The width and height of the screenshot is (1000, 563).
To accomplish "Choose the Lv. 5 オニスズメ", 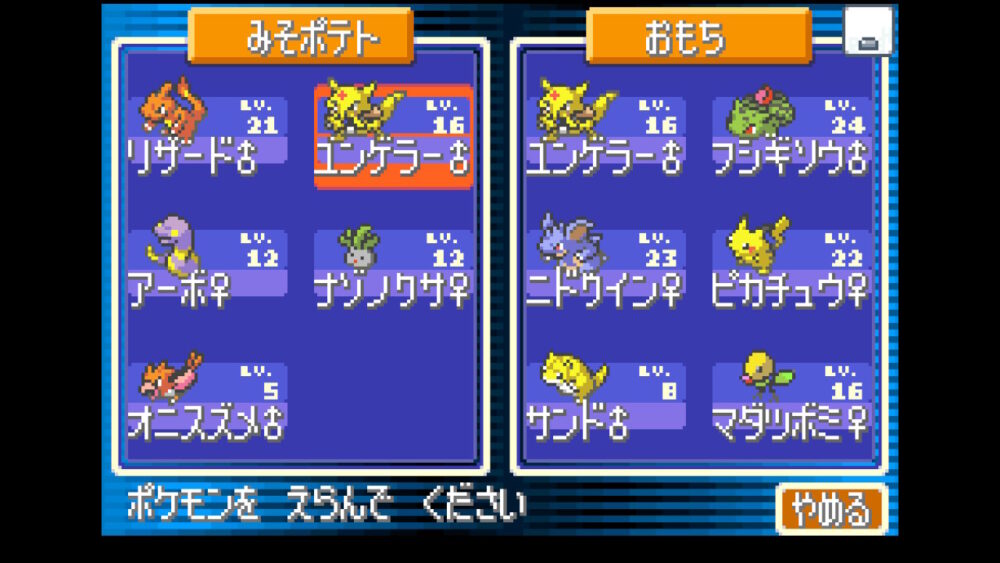I will click(207, 398).
